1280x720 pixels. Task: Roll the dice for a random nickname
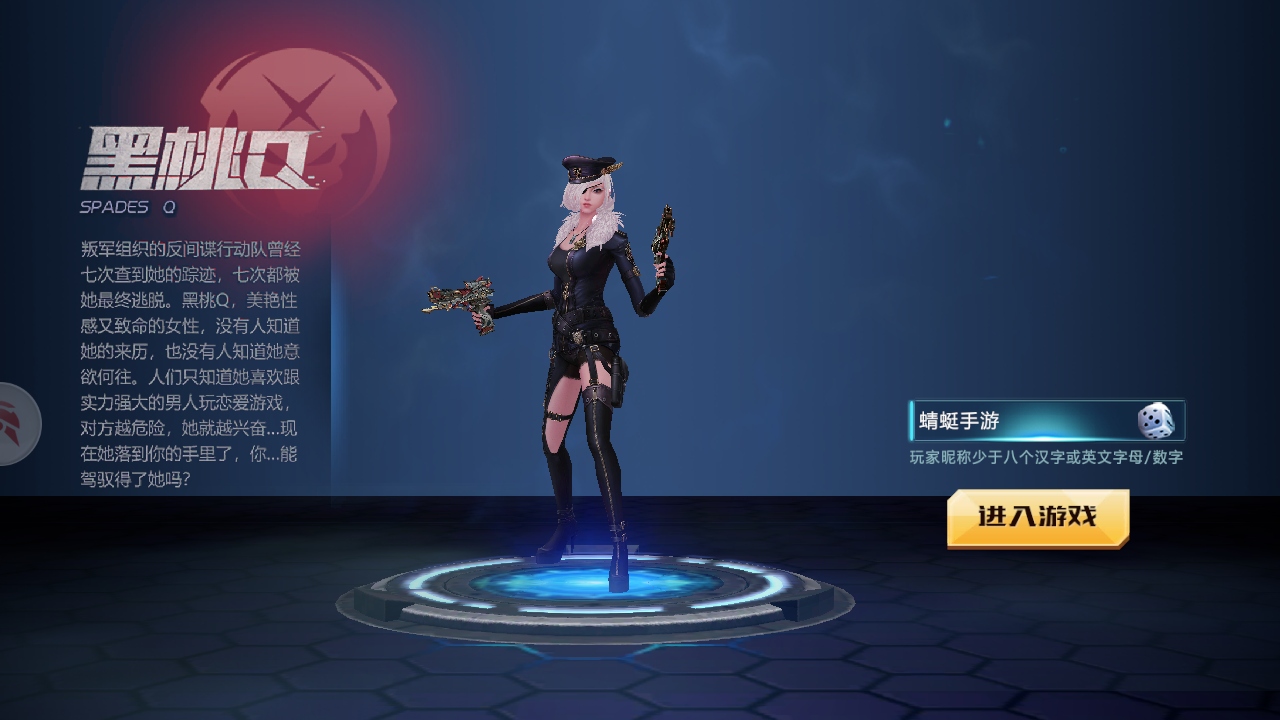pos(1155,421)
